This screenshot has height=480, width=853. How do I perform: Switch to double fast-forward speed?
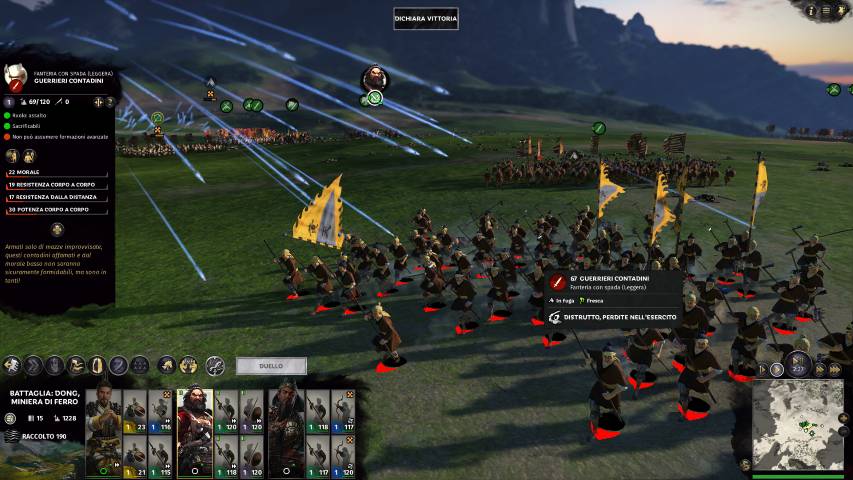(820, 369)
